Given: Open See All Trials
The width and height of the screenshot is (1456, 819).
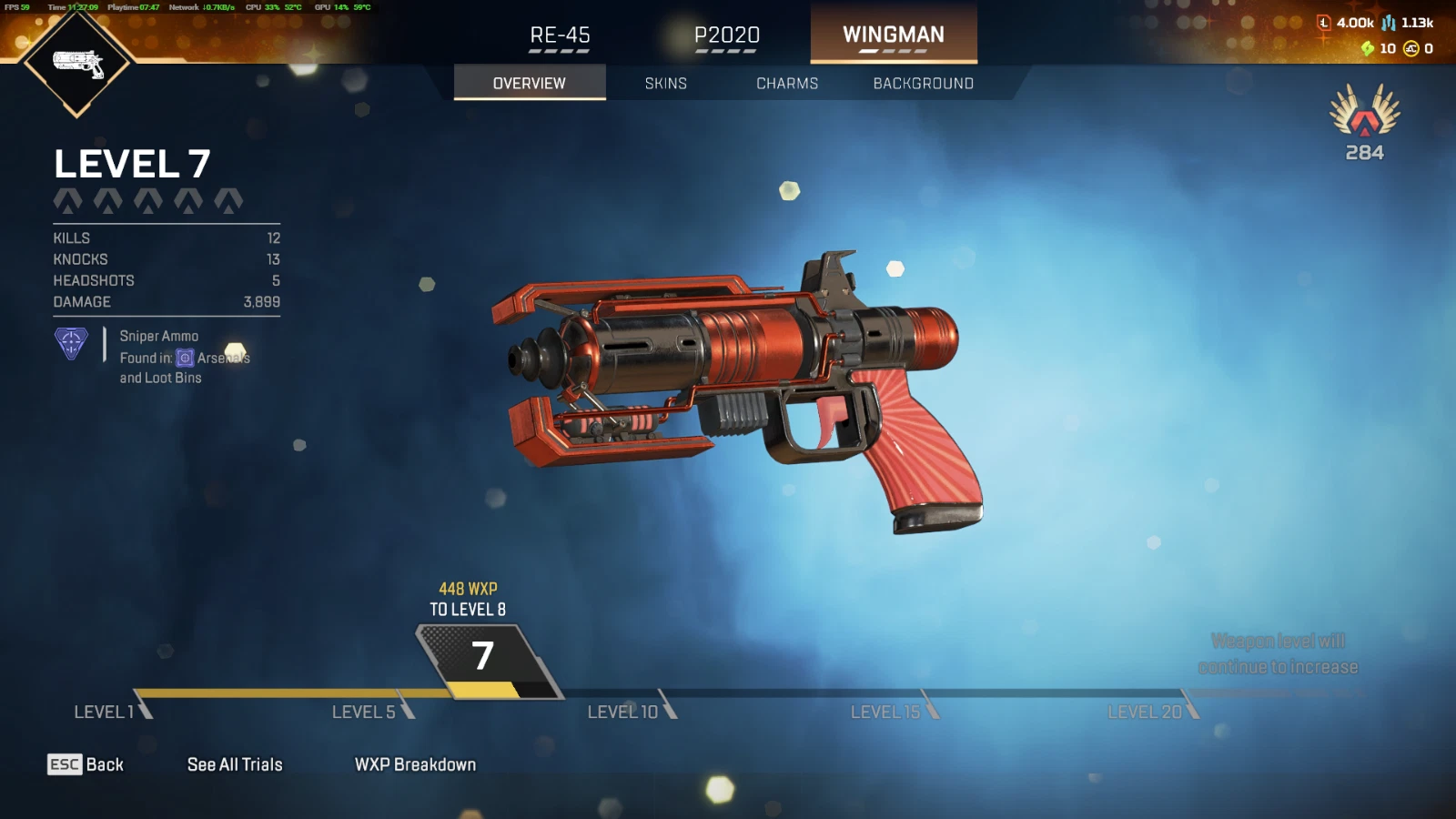Looking at the screenshot, I should point(235,764).
